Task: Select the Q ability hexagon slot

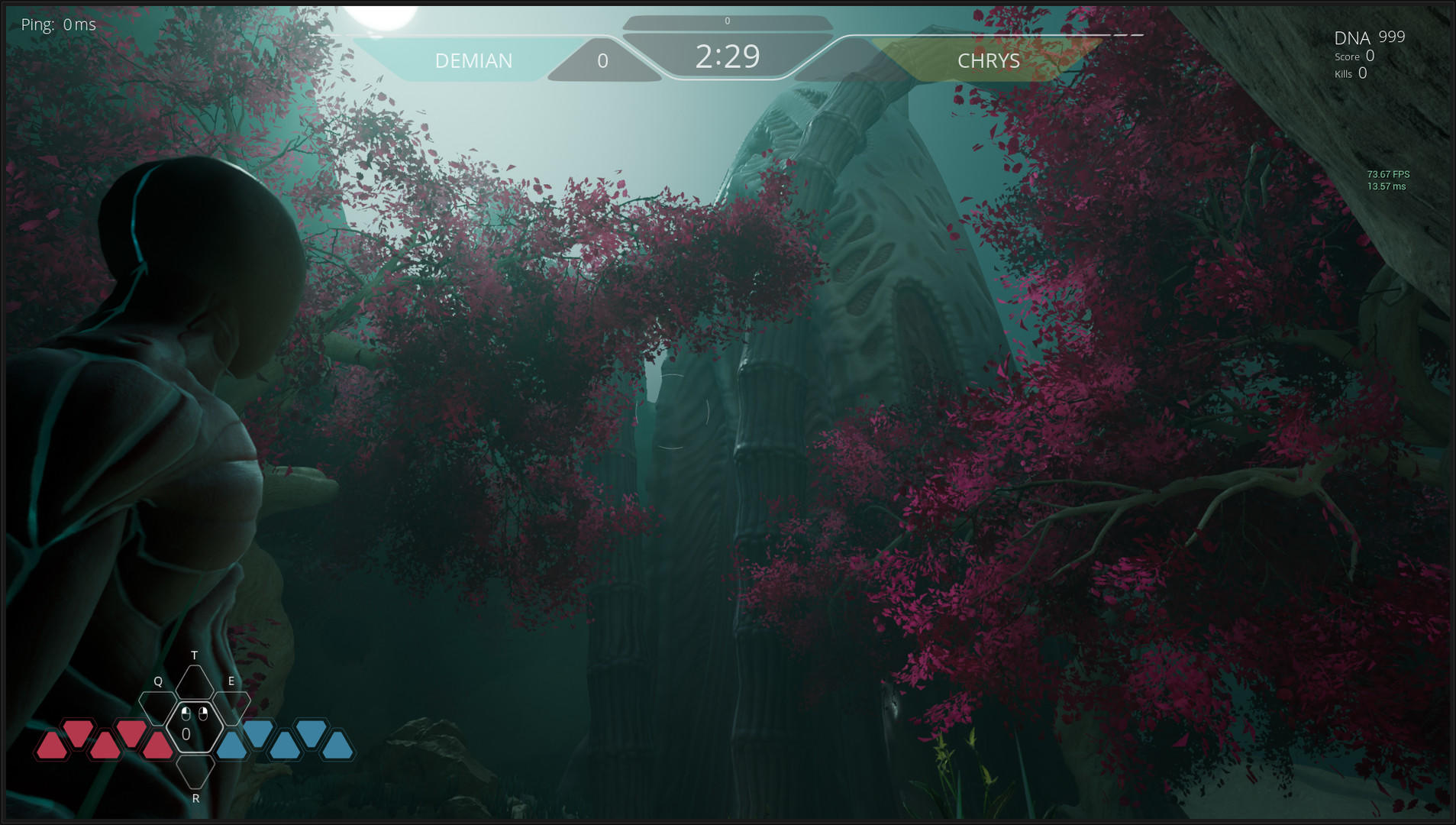Action: (158, 708)
